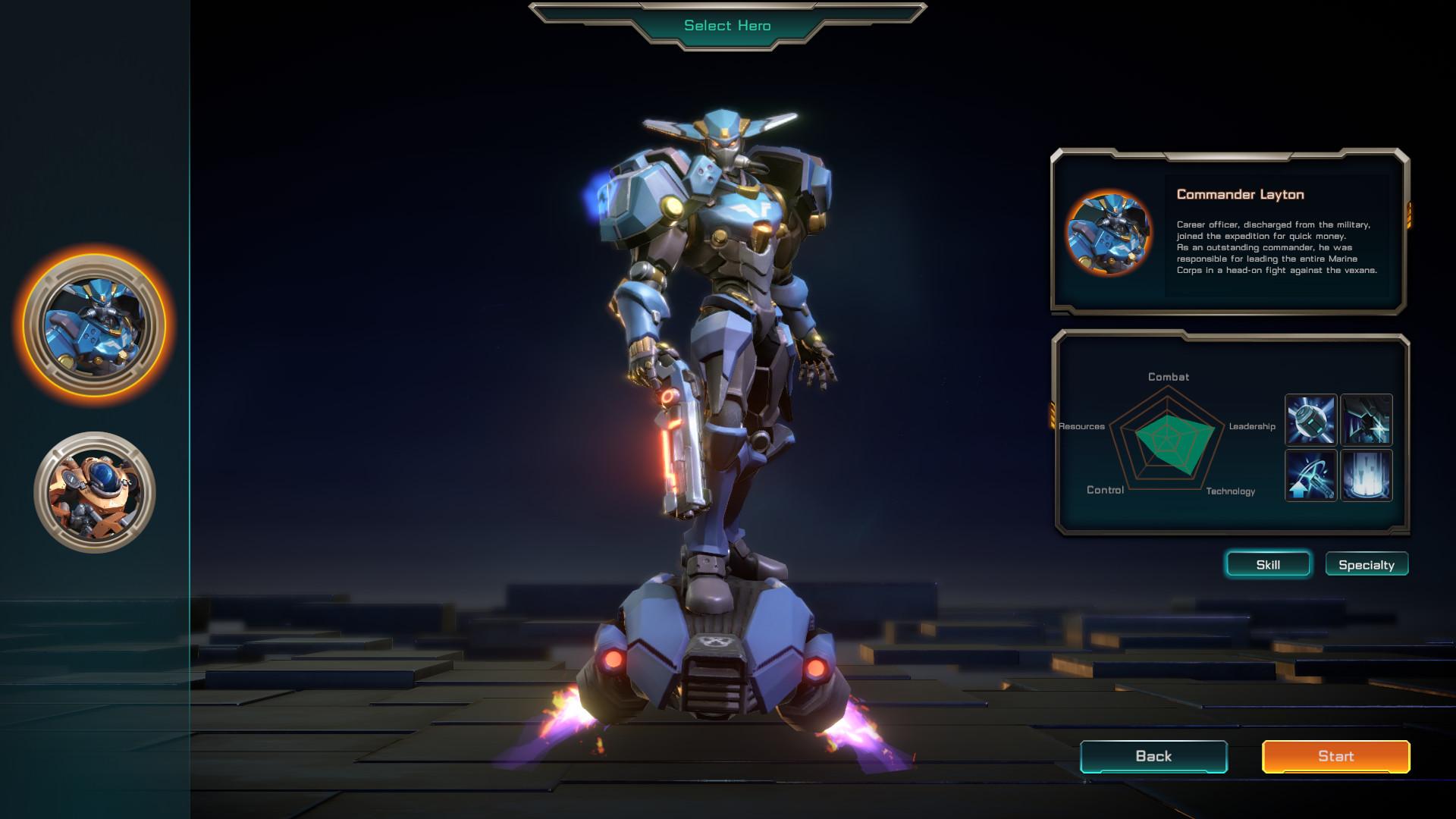This screenshot has width=1456, height=819.
Task: Inspect the drop pod beam skill icon
Action: (1365, 475)
